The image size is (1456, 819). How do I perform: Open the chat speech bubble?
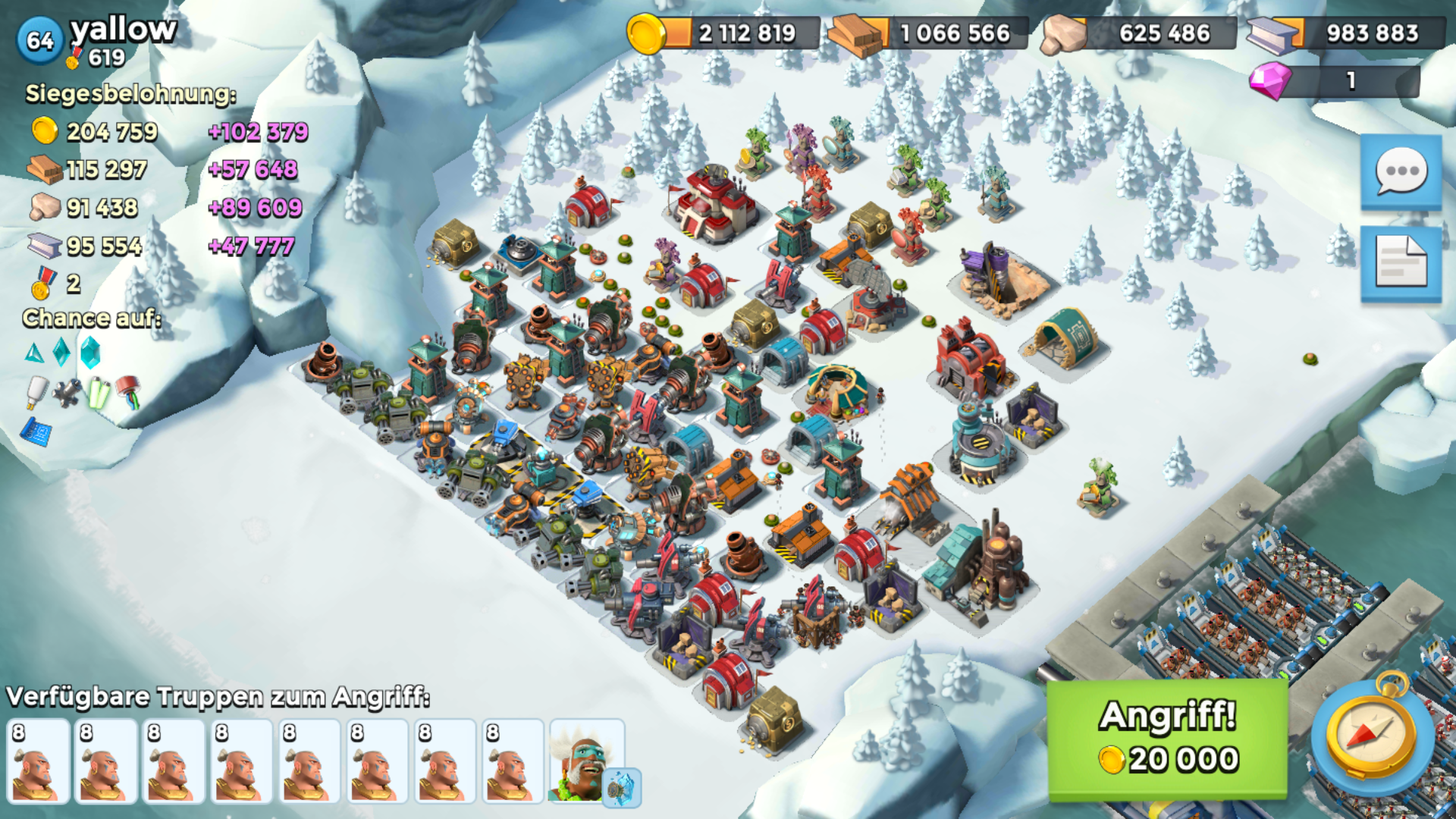tap(1401, 172)
